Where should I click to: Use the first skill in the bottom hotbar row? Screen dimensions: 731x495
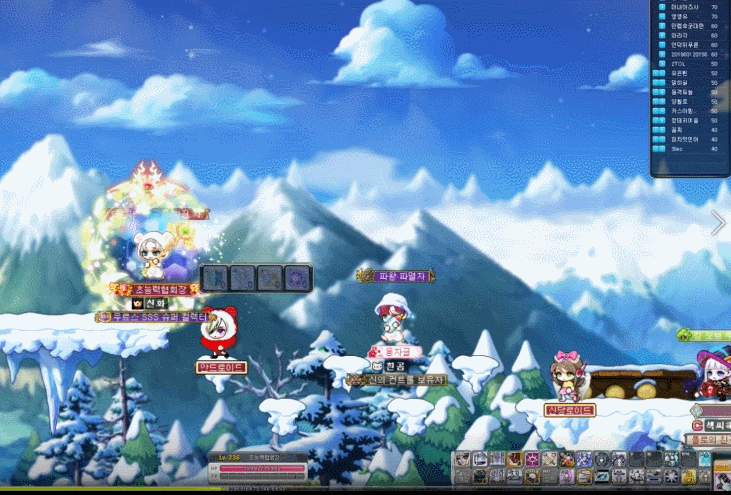coord(463,475)
